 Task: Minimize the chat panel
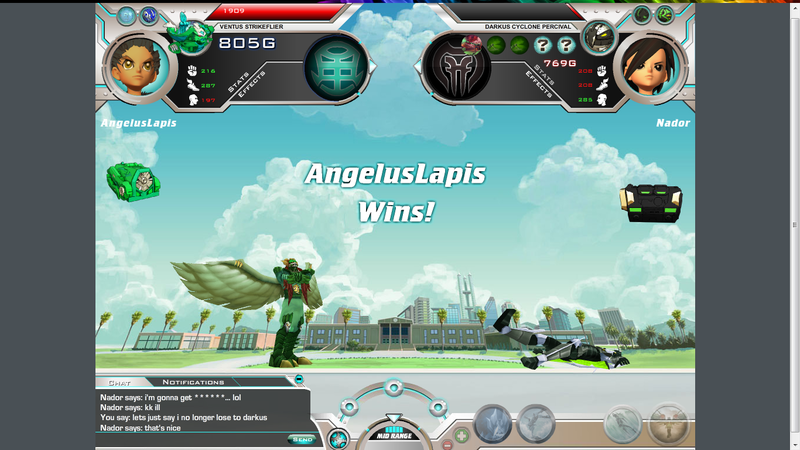click(299, 380)
